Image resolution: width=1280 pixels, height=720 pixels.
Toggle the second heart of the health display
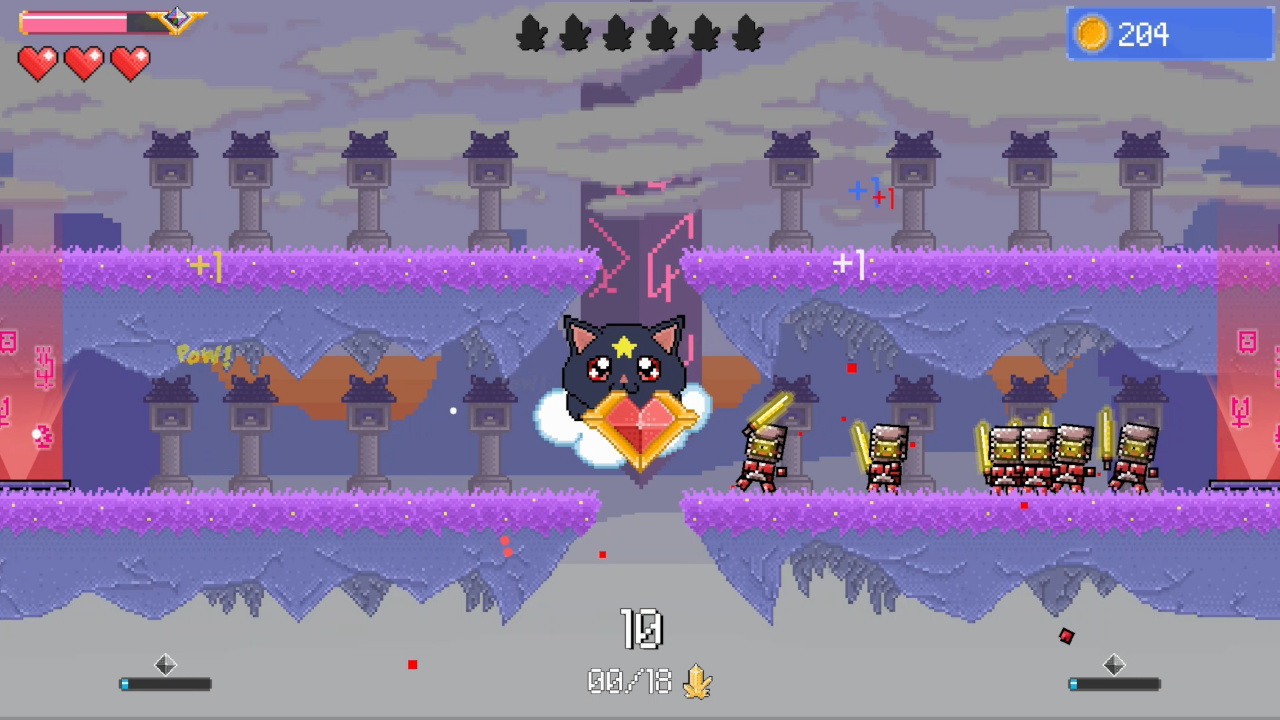click(x=83, y=64)
